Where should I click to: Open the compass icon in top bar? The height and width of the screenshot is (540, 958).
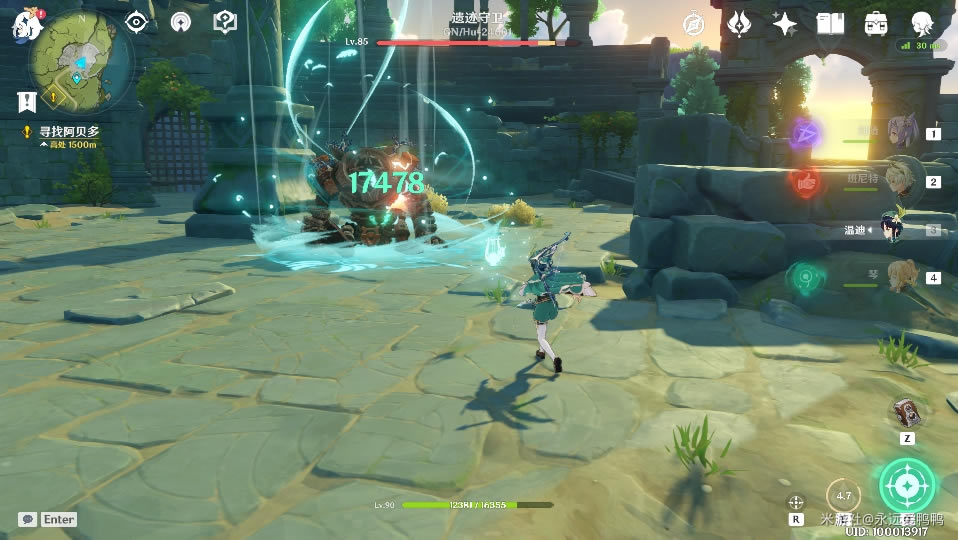(694, 24)
